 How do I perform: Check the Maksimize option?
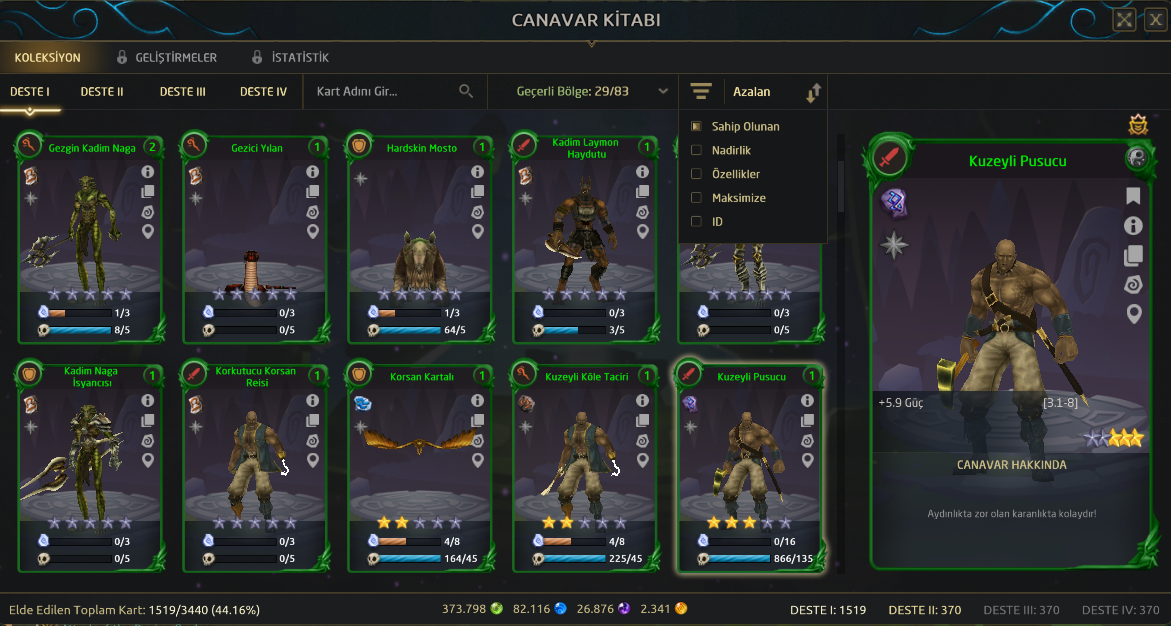[697, 198]
